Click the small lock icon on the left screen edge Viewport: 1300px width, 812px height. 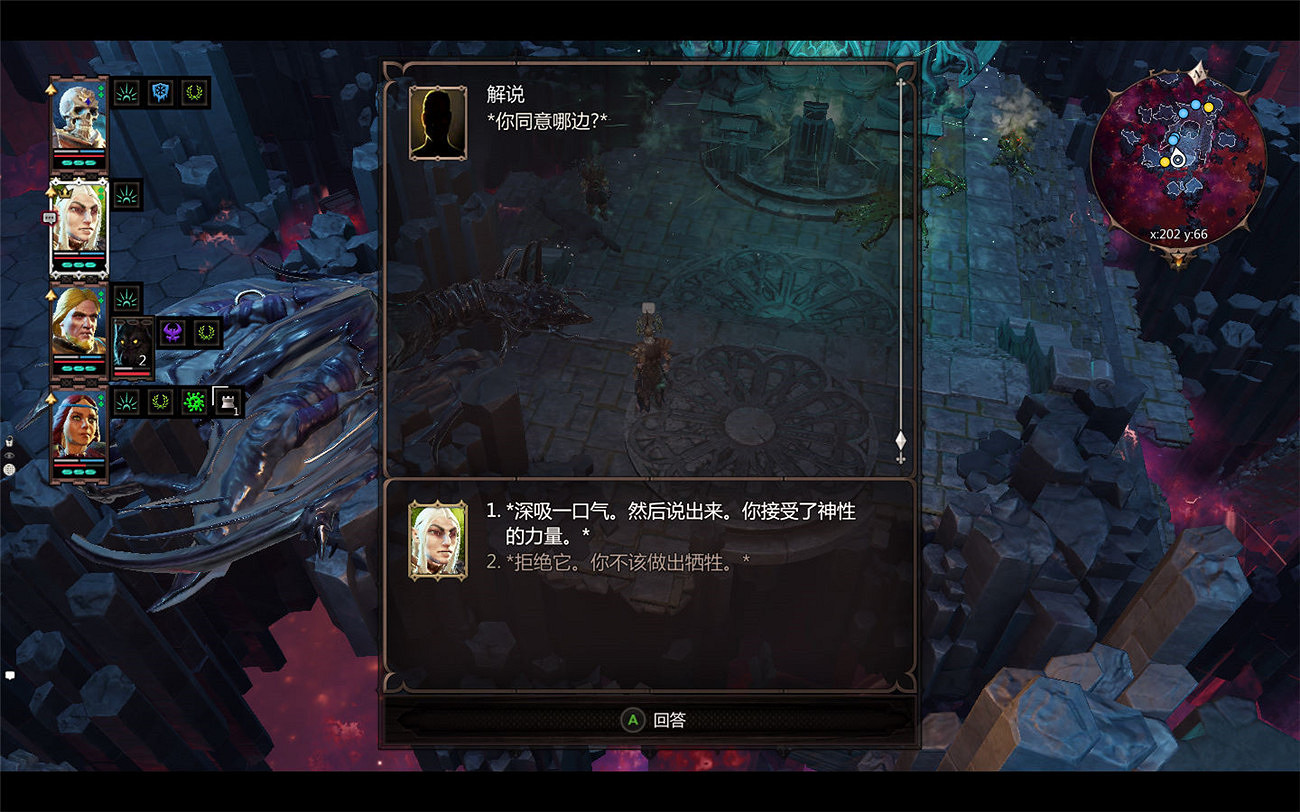click(x=10, y=441)
